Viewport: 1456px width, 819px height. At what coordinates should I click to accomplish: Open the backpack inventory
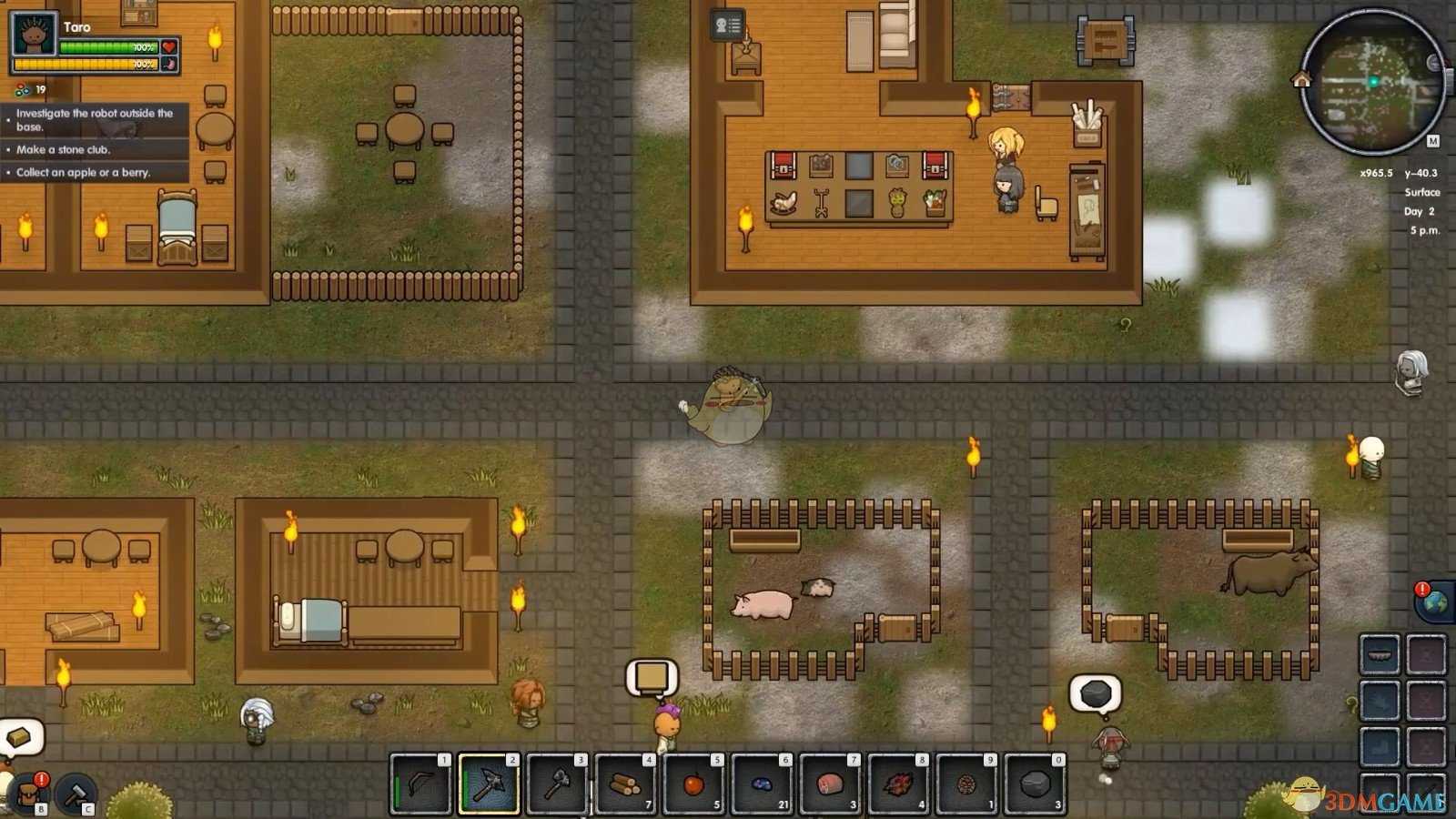pyautogui.click(x=29, y=794)
